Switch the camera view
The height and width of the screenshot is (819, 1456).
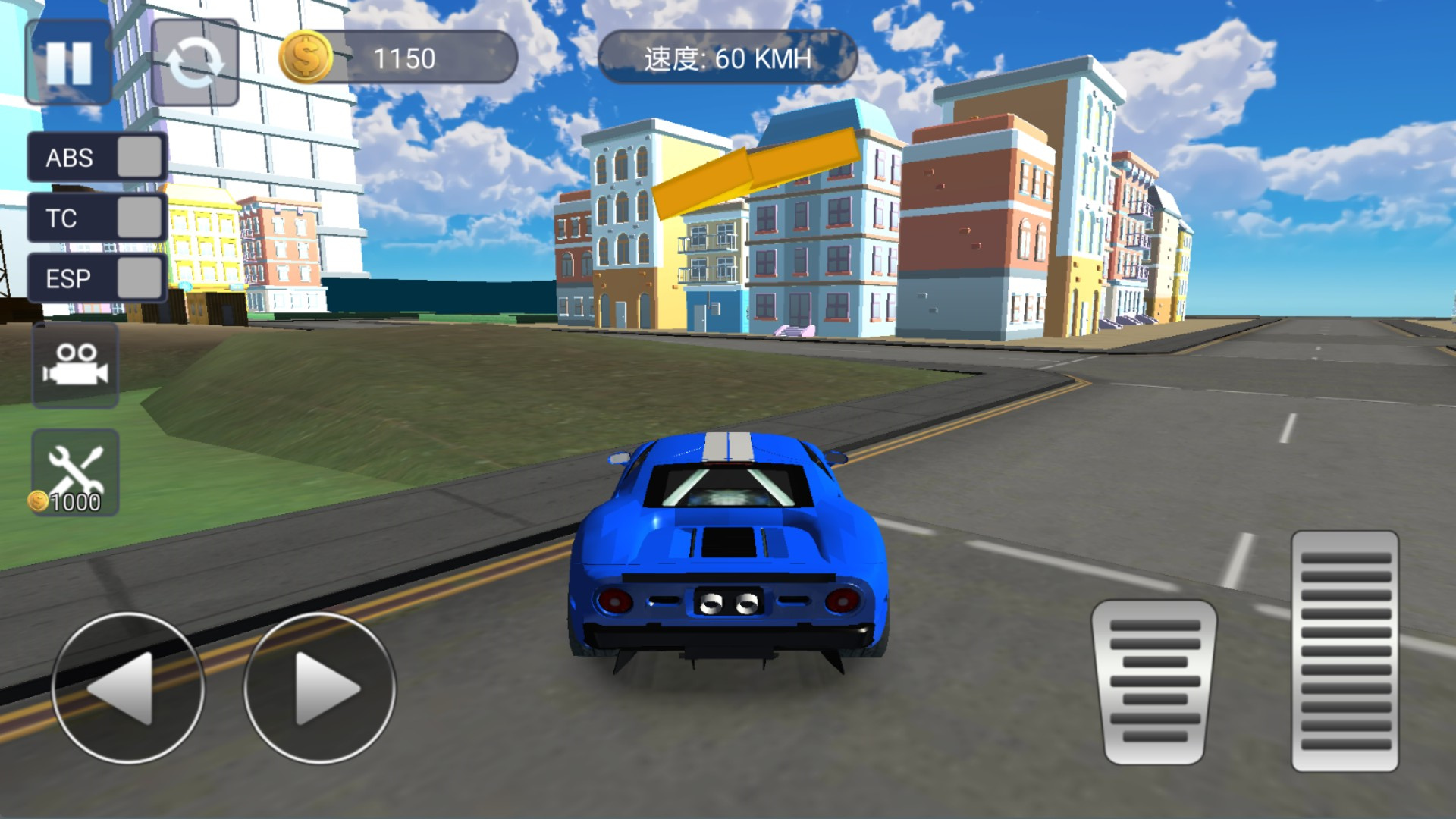tap(75, 366)
